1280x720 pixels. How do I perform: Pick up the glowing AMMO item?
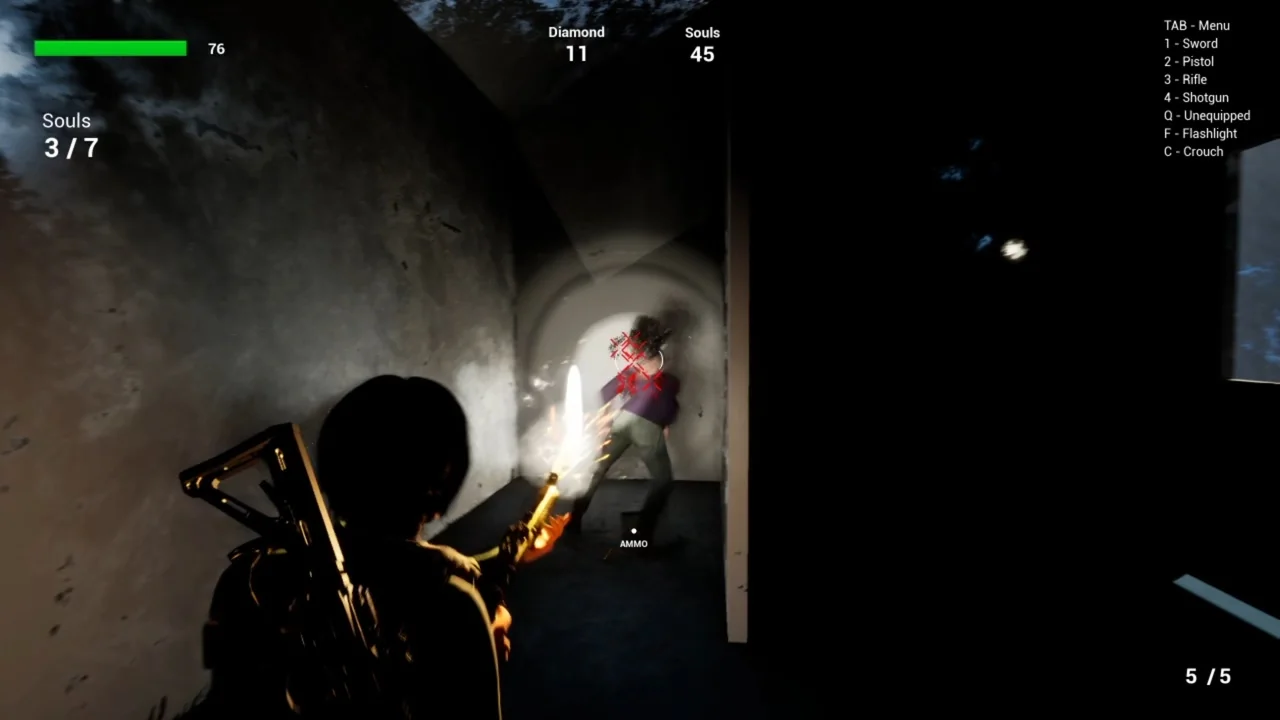(633, 530)
